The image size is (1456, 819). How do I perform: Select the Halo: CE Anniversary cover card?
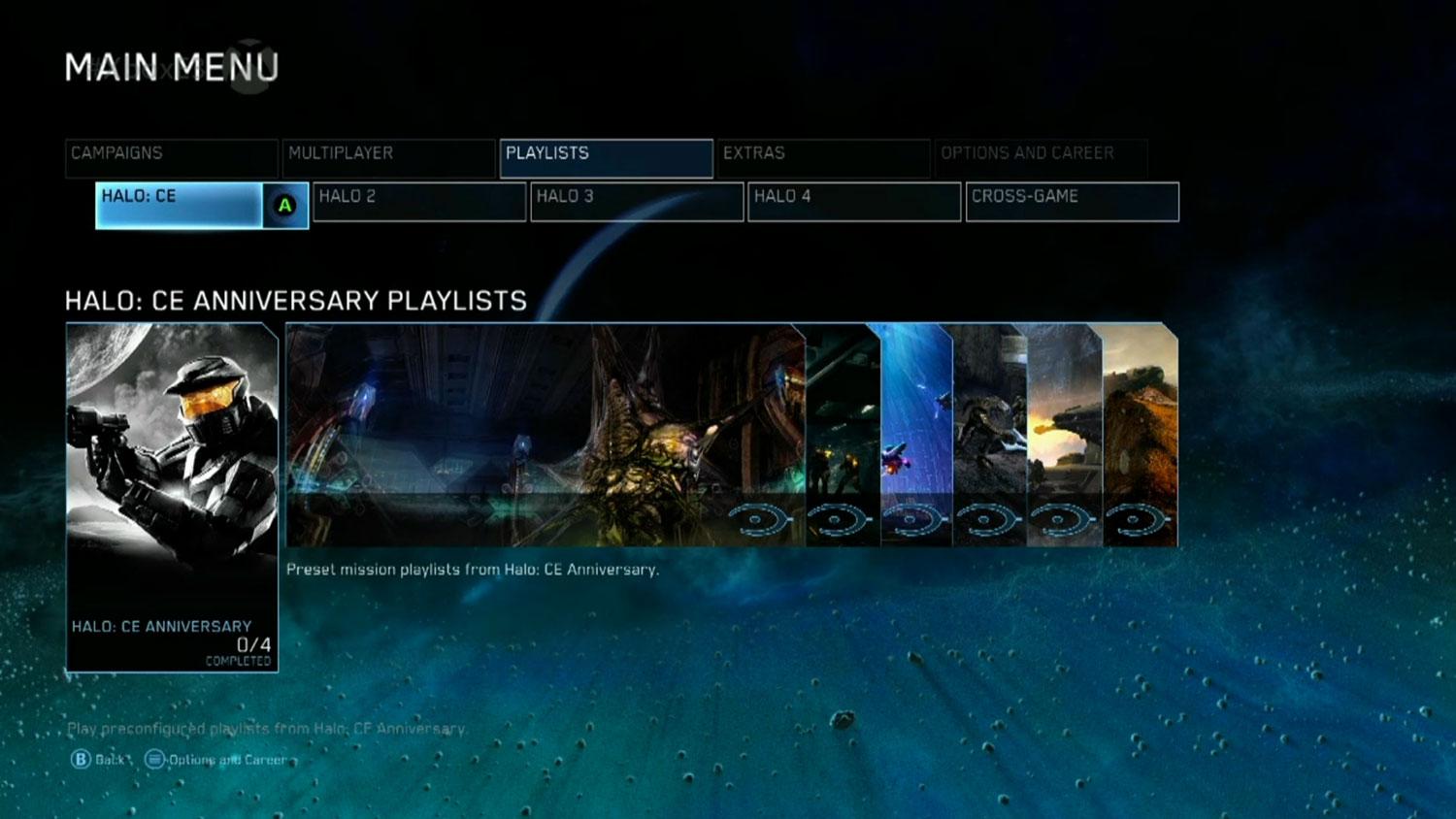tap(172, 496)
